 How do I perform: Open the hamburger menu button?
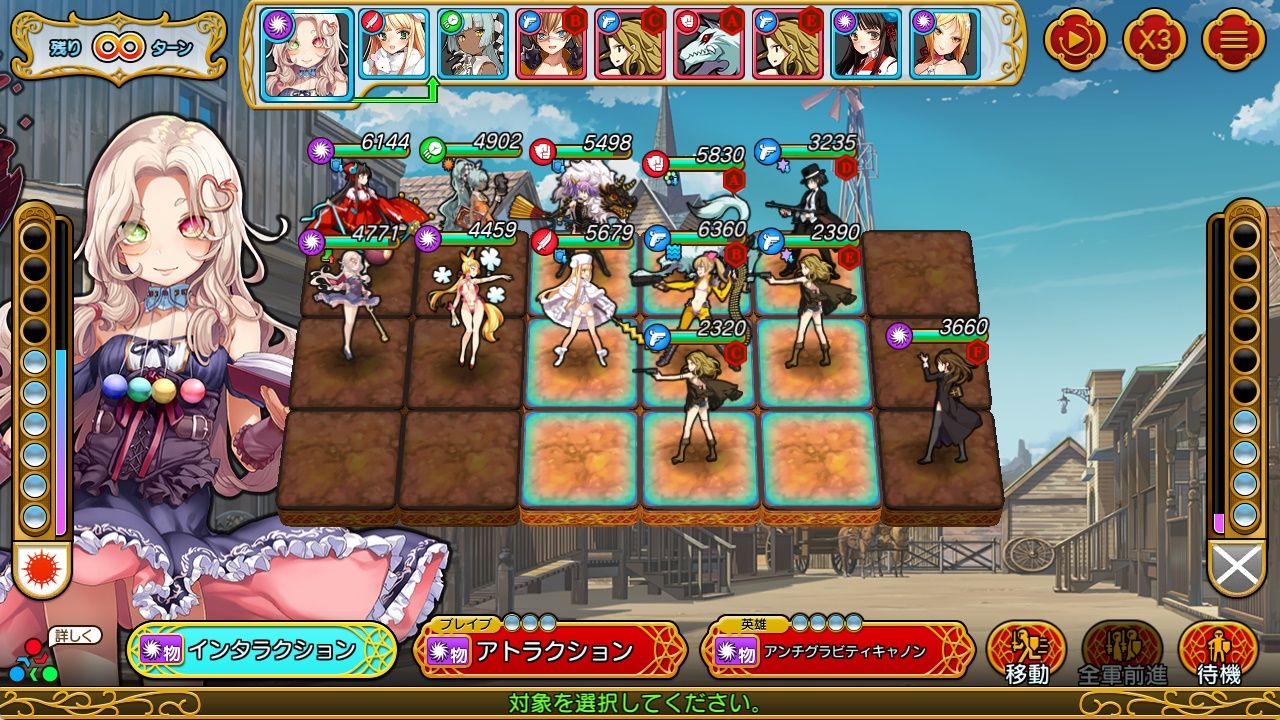(1233, 40)
